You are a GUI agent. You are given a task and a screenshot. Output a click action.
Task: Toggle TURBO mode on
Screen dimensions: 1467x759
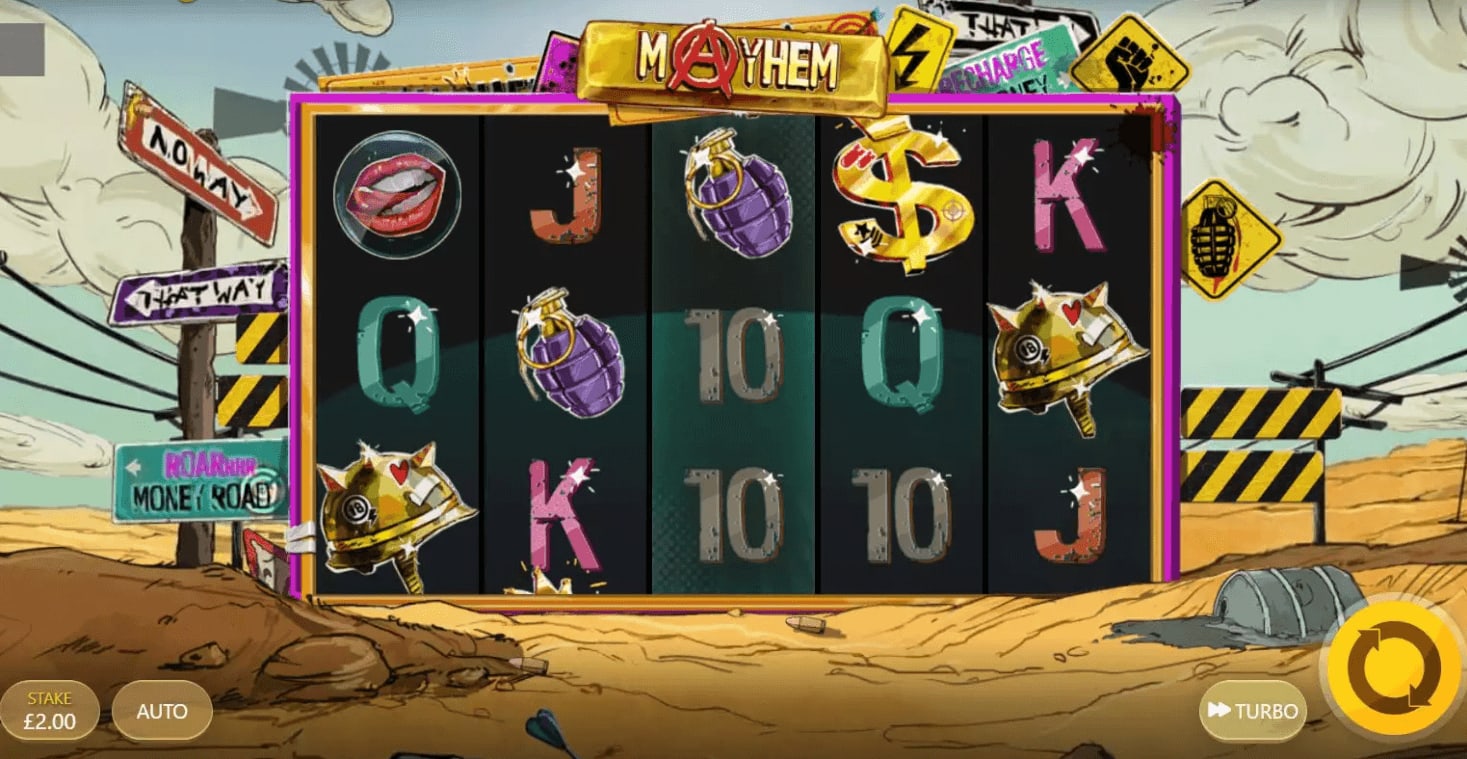pyautogui.click(x=1252, y=712)
